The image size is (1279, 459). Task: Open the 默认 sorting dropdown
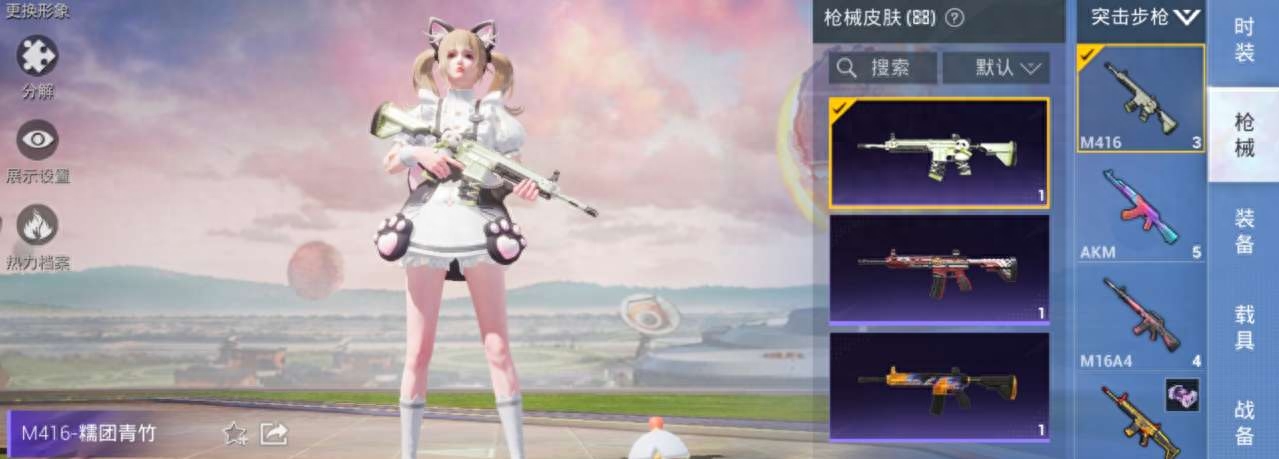click(996, 68)
